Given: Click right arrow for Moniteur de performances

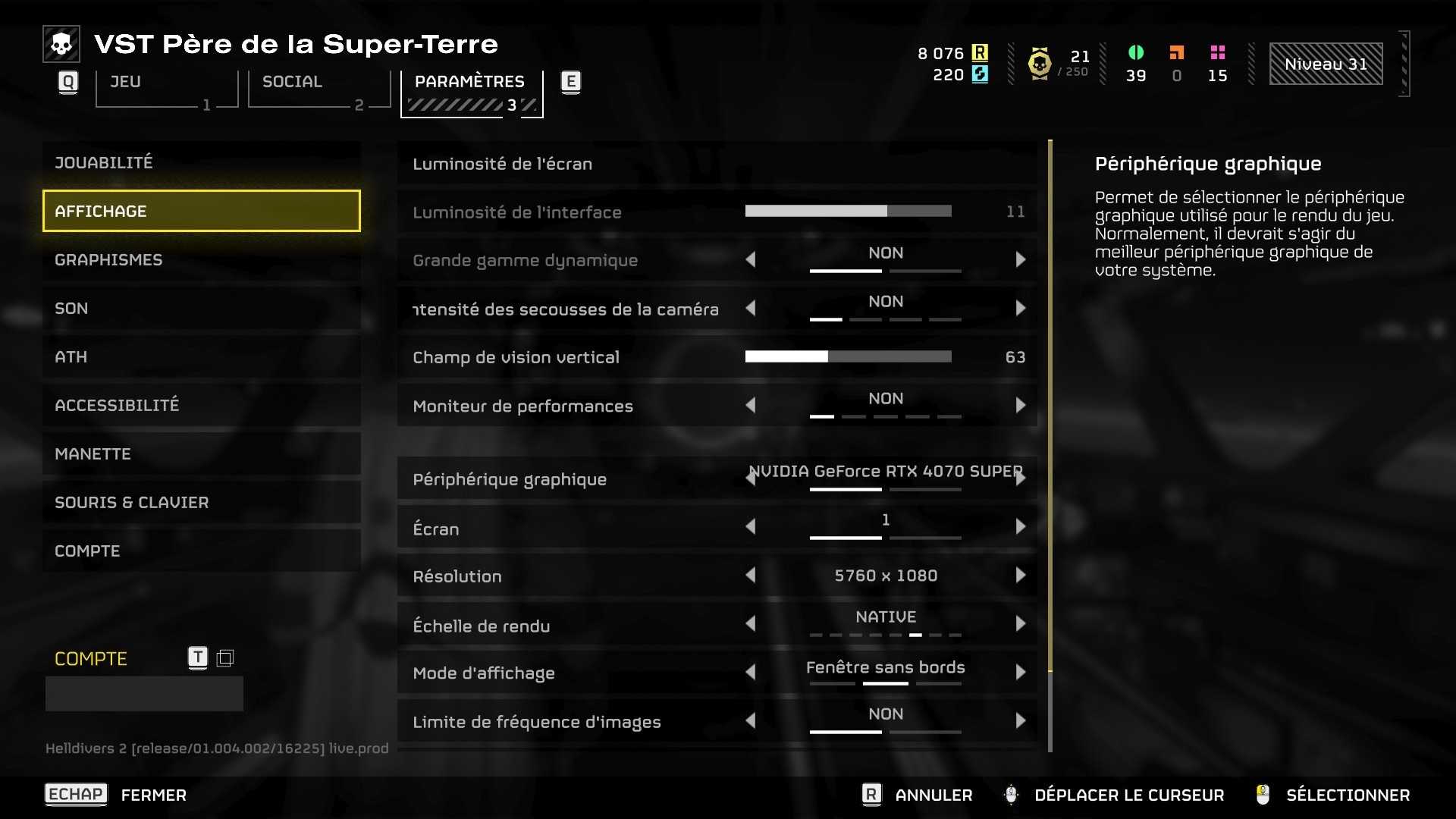Looking at the screenshot, I should point(1021,405).
